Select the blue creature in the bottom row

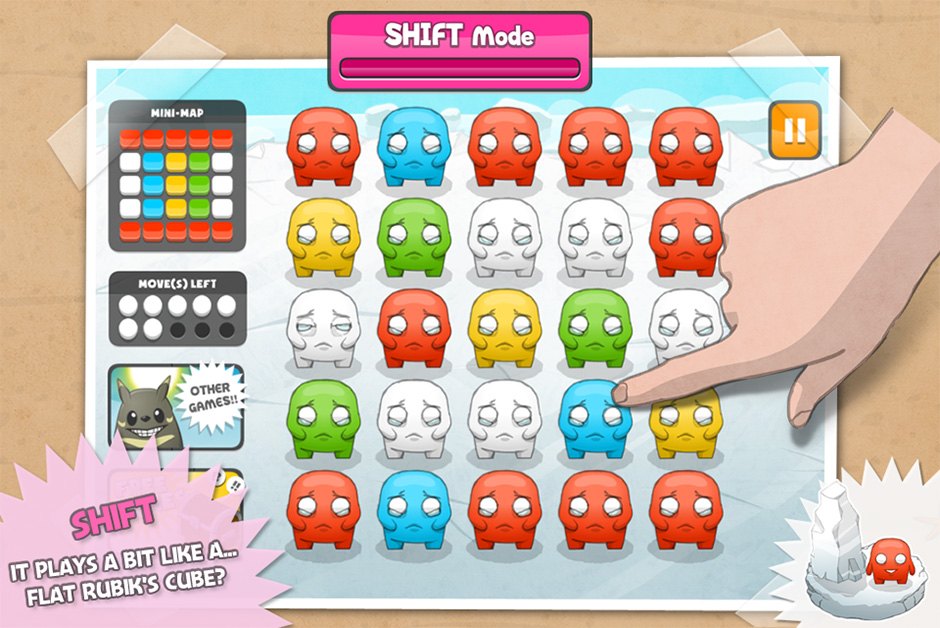tap(413, 508)
